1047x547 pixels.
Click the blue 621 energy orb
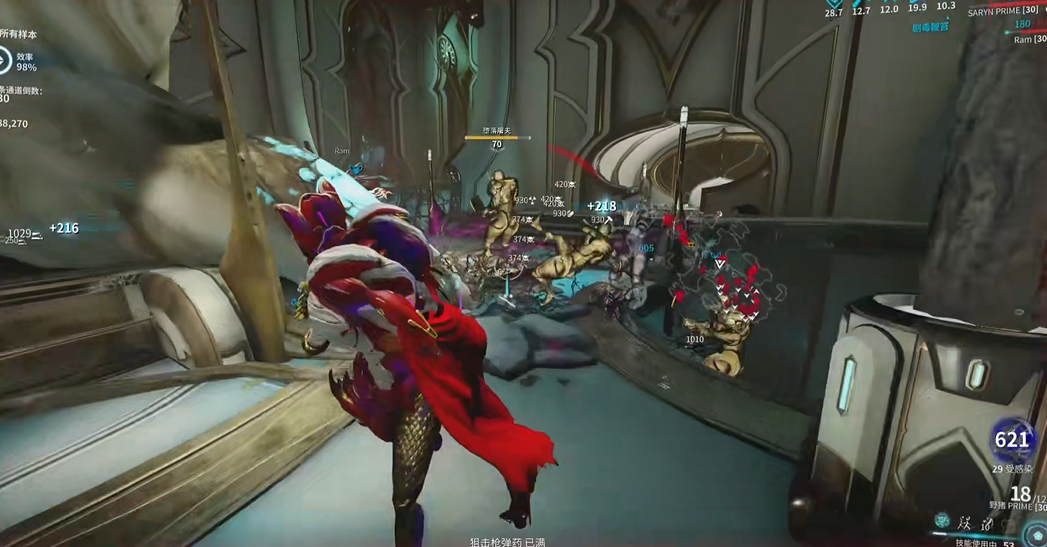coord(1012,440)
